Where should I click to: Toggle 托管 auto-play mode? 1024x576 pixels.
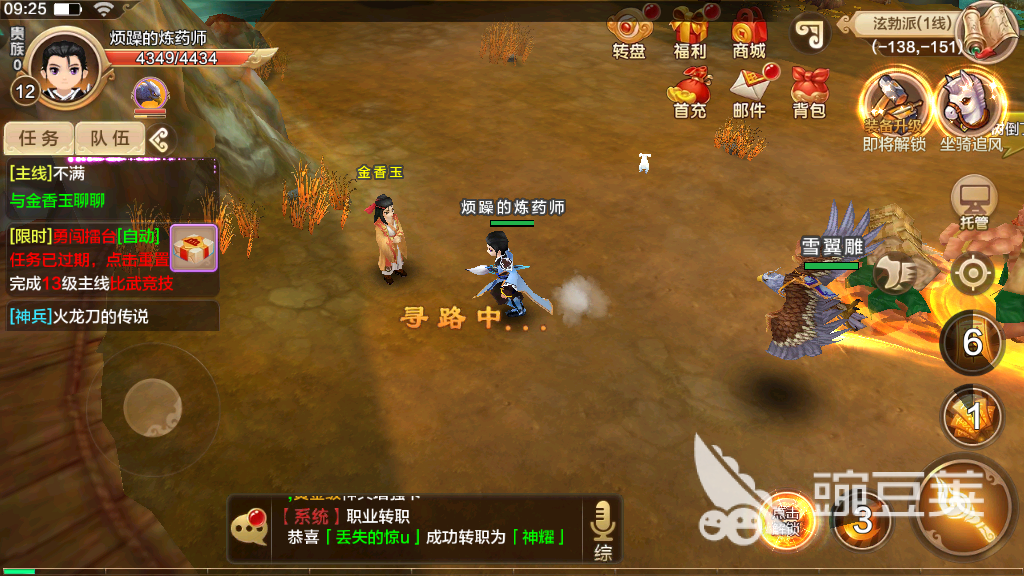[973, 202]
